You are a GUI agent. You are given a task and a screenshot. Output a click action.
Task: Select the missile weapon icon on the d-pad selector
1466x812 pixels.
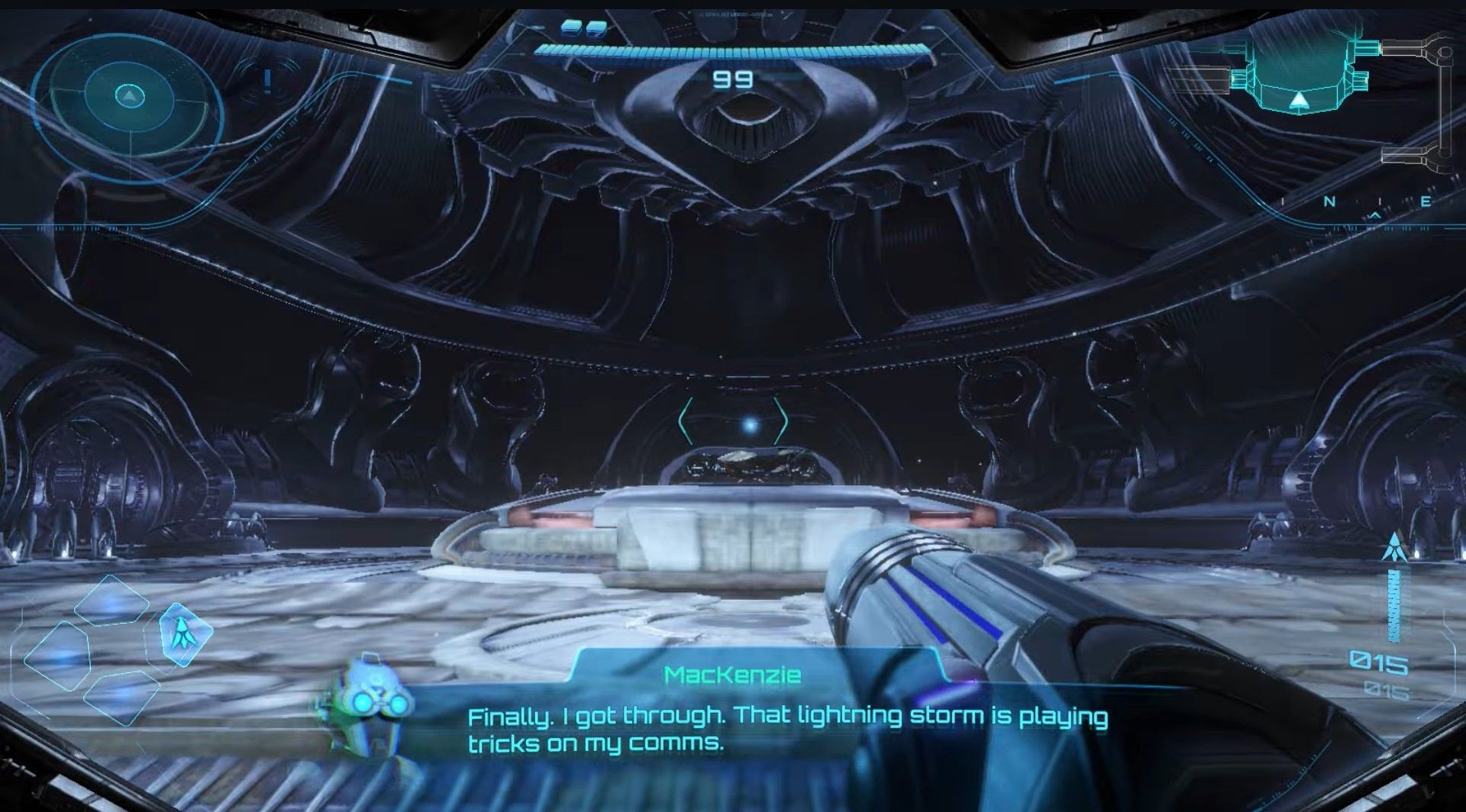[185, 635]
